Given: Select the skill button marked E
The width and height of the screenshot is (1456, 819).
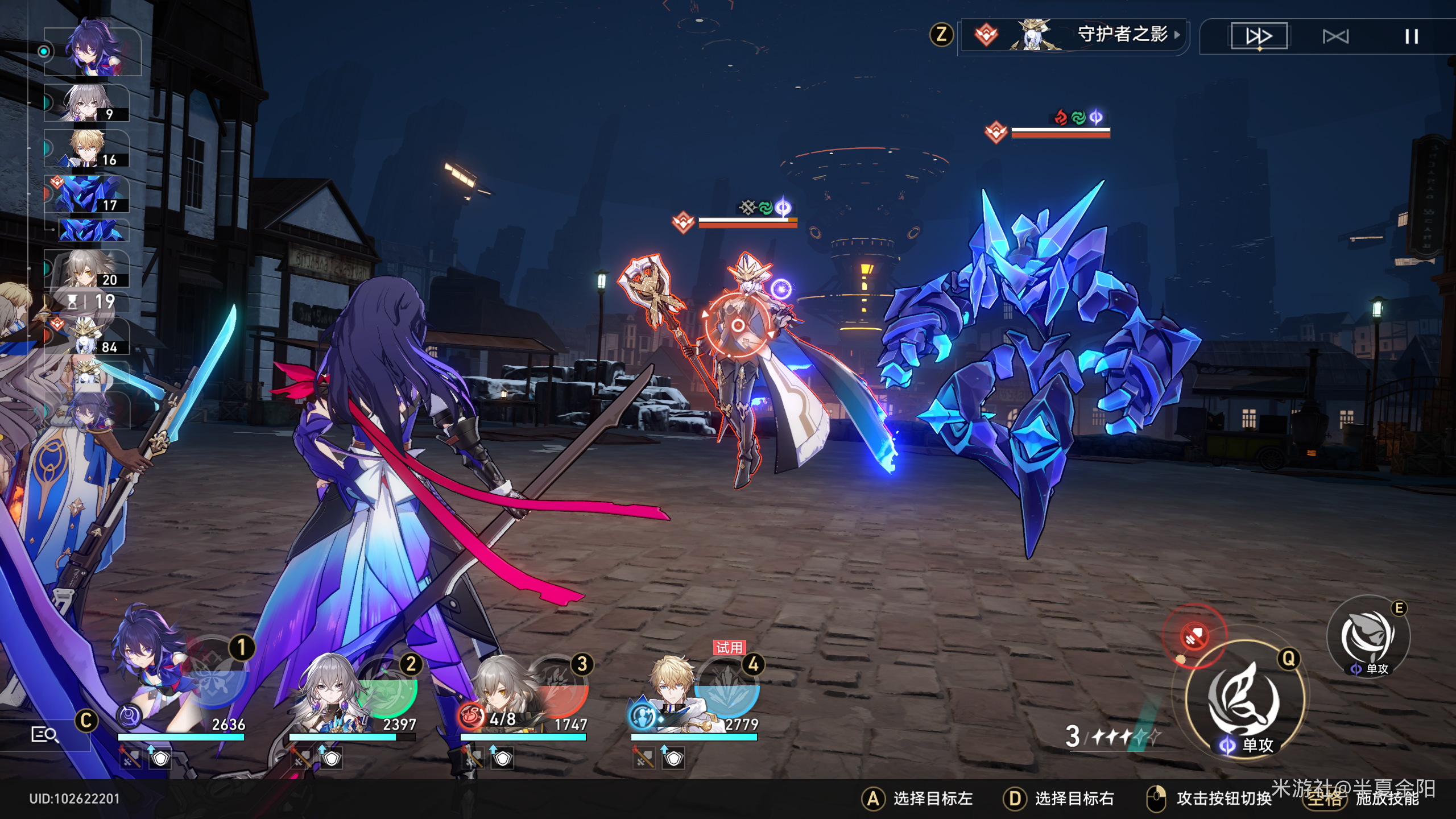Looking at the screenshot, I should coord(1368,636).
